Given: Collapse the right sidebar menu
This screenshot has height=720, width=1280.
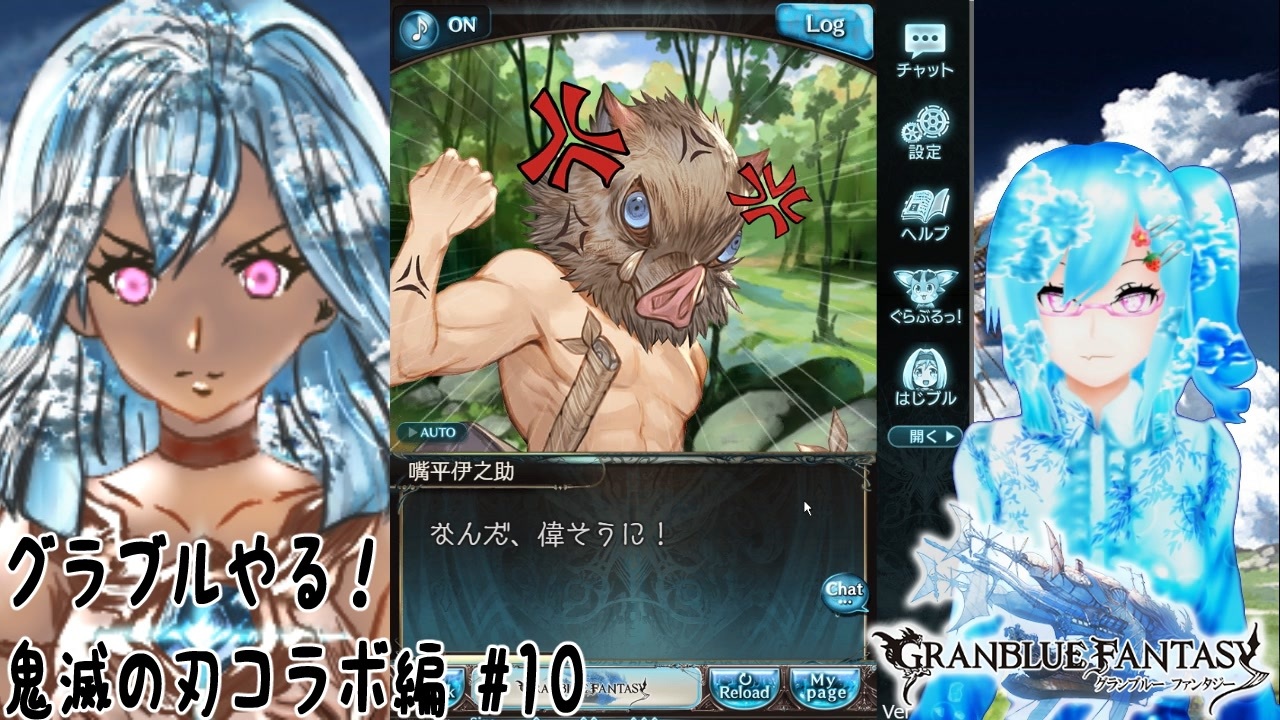Looking at the screenshot, I should point(925,436).
